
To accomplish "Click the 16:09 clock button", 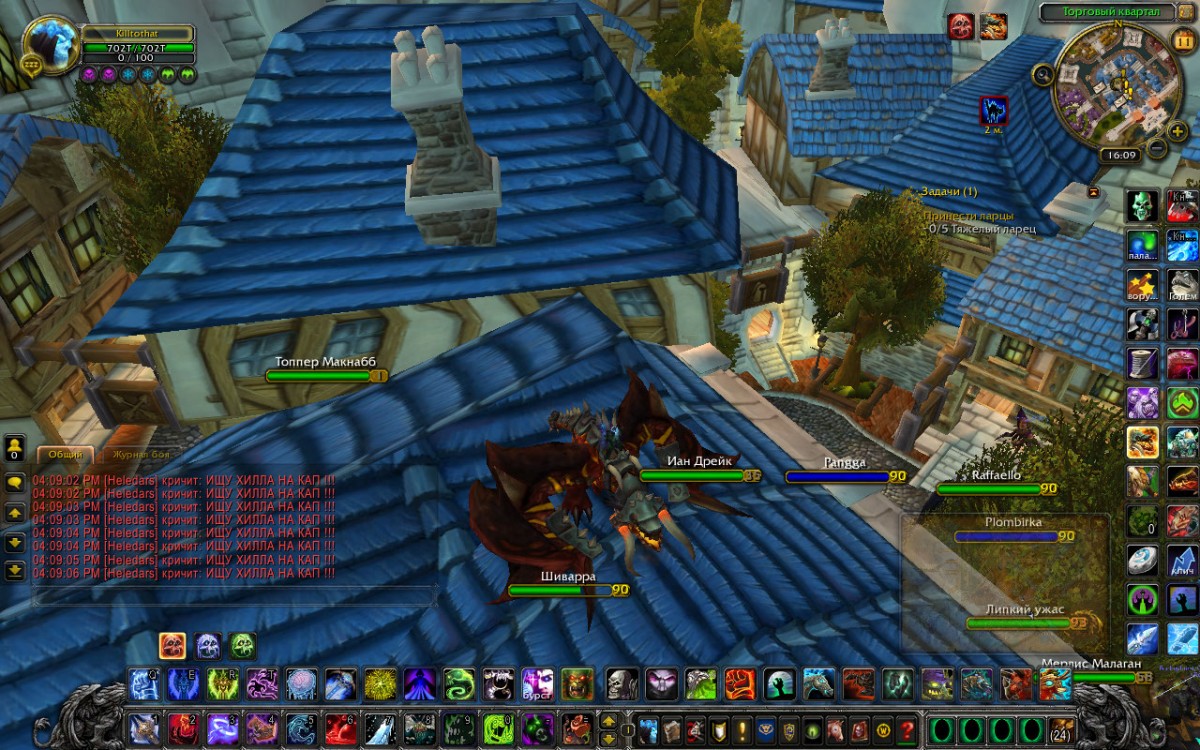I will pyautogui.click(x=1118, y=155).
